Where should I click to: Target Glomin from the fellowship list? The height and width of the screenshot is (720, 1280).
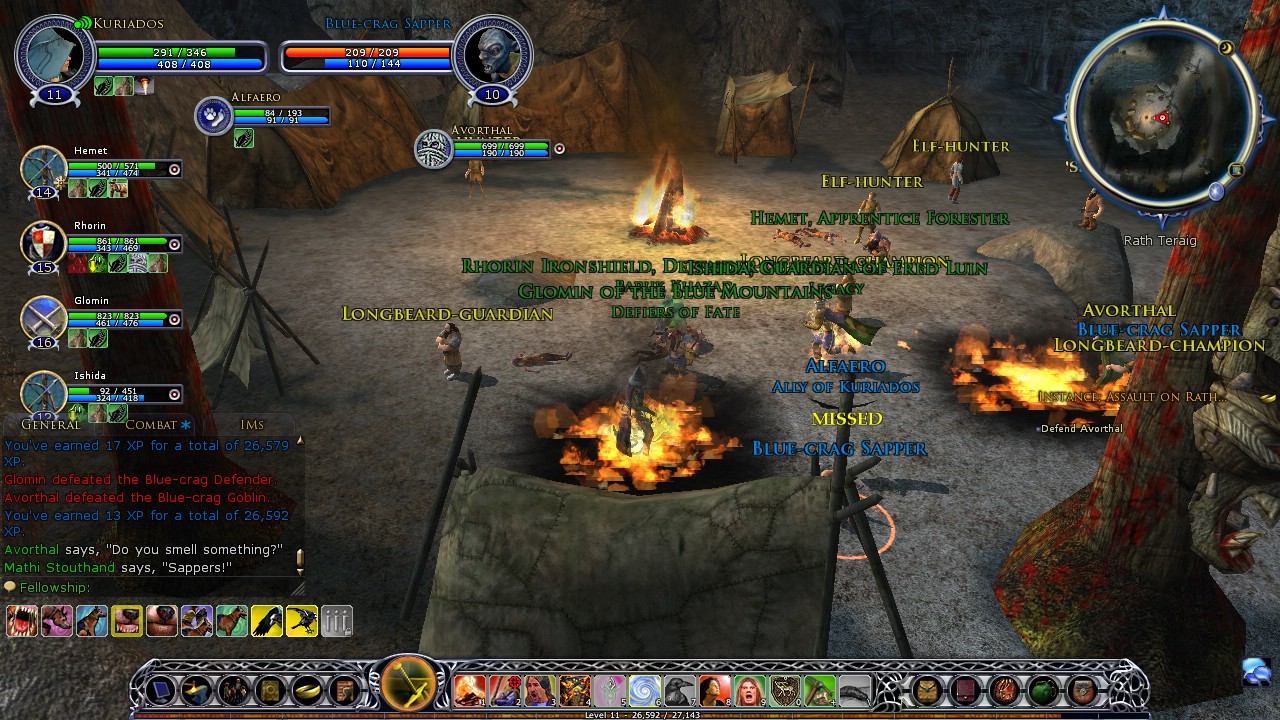pos(43,318)
